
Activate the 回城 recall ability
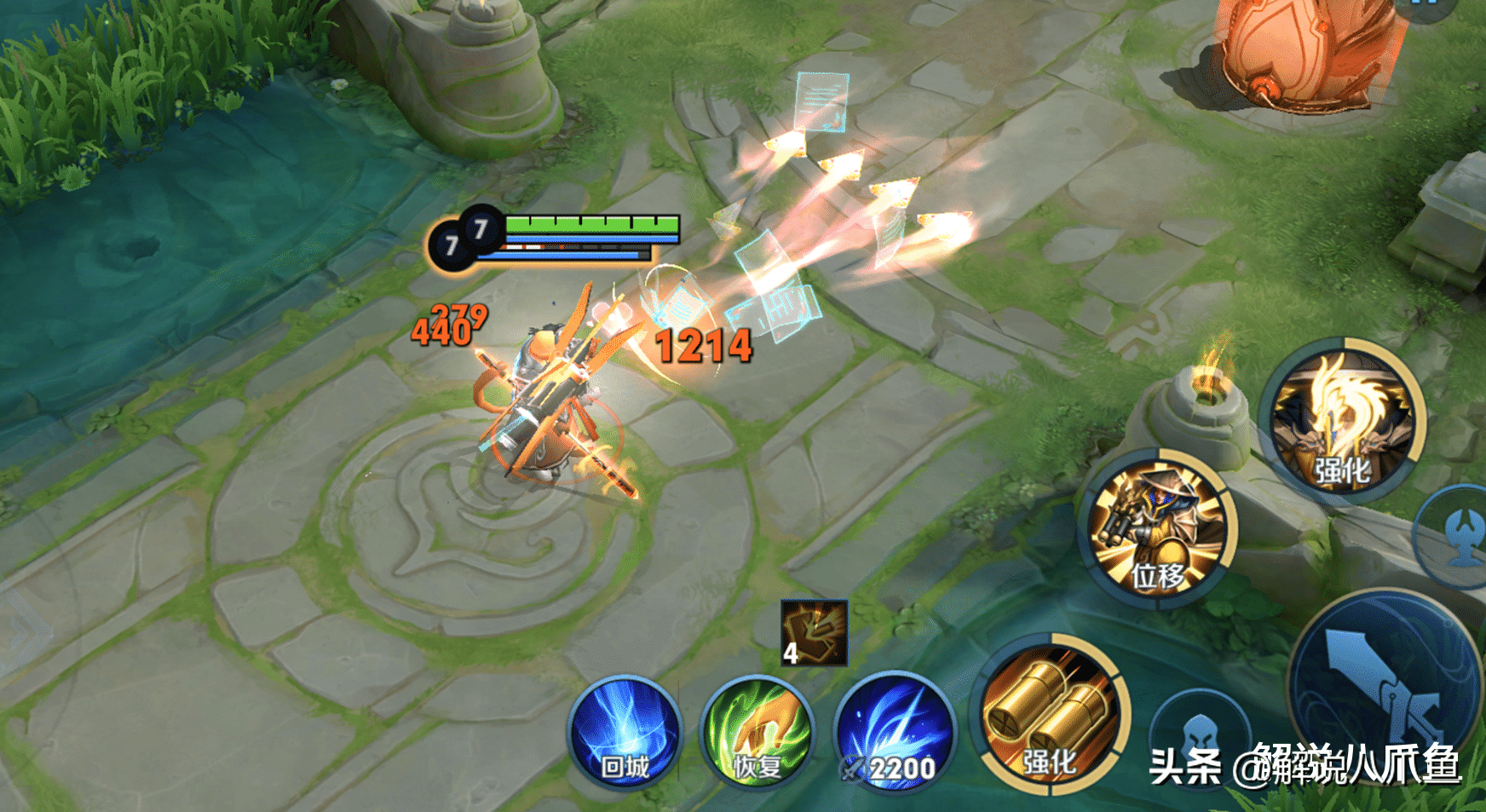(625, 733)
